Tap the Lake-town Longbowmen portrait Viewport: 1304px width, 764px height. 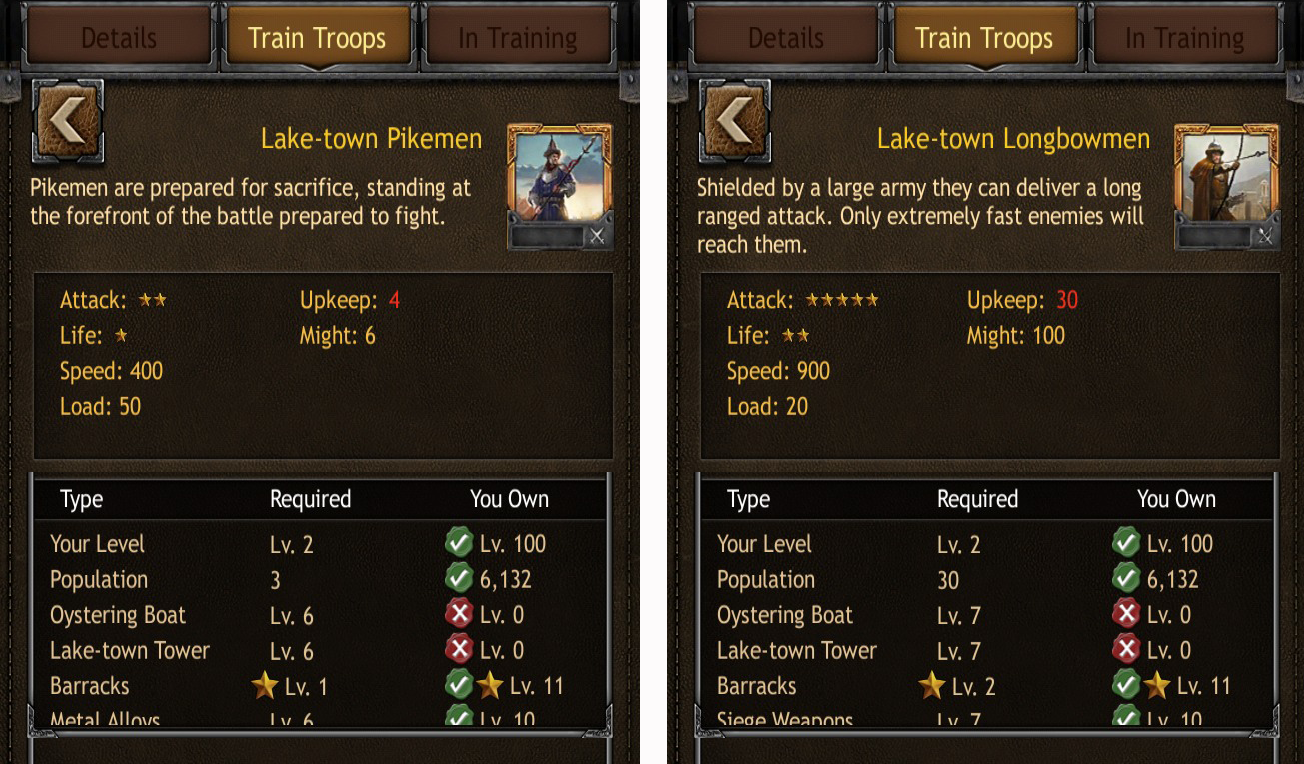1226,174
